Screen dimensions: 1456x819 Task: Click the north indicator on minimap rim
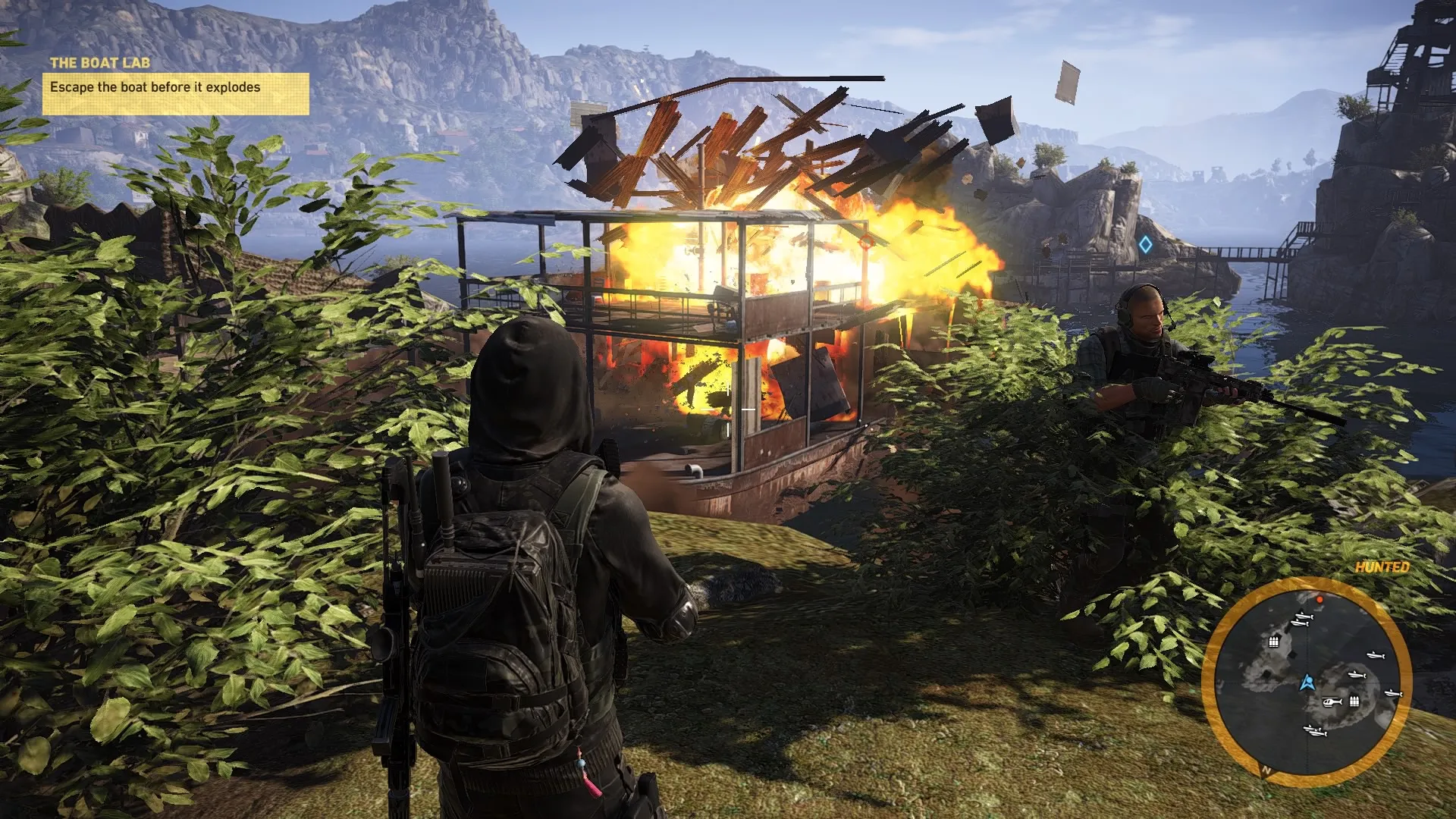pos(1266,770)
